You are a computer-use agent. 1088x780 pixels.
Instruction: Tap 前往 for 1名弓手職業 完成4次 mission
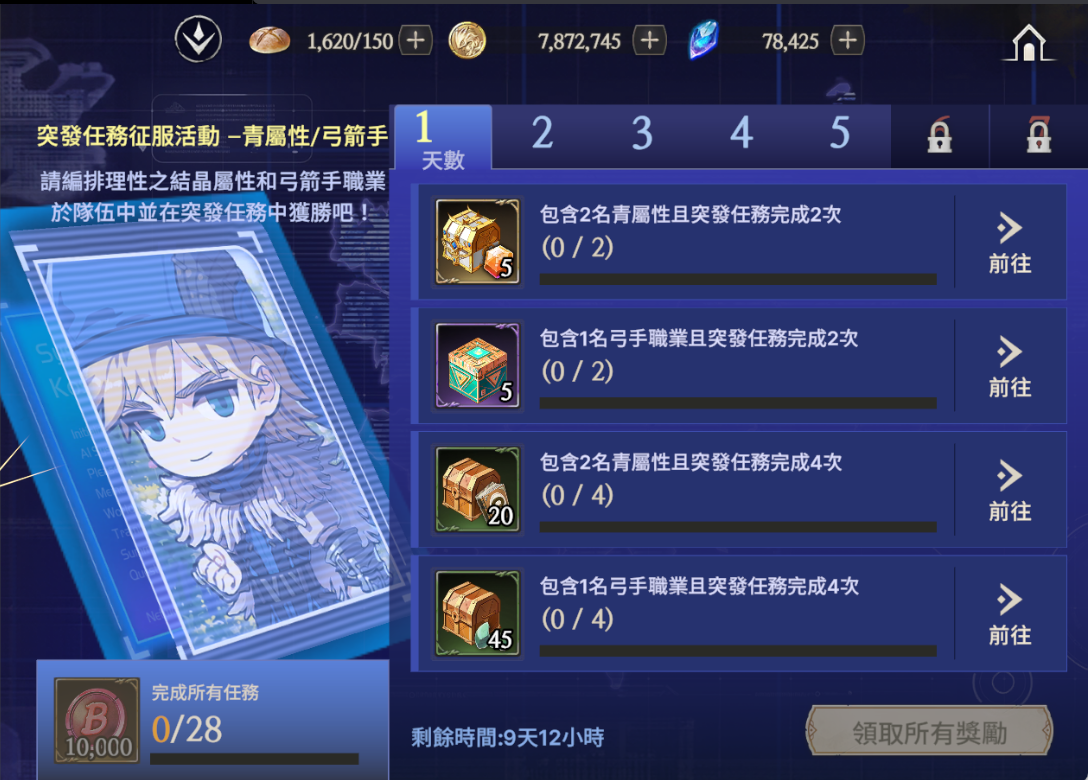click(1010, 615)
